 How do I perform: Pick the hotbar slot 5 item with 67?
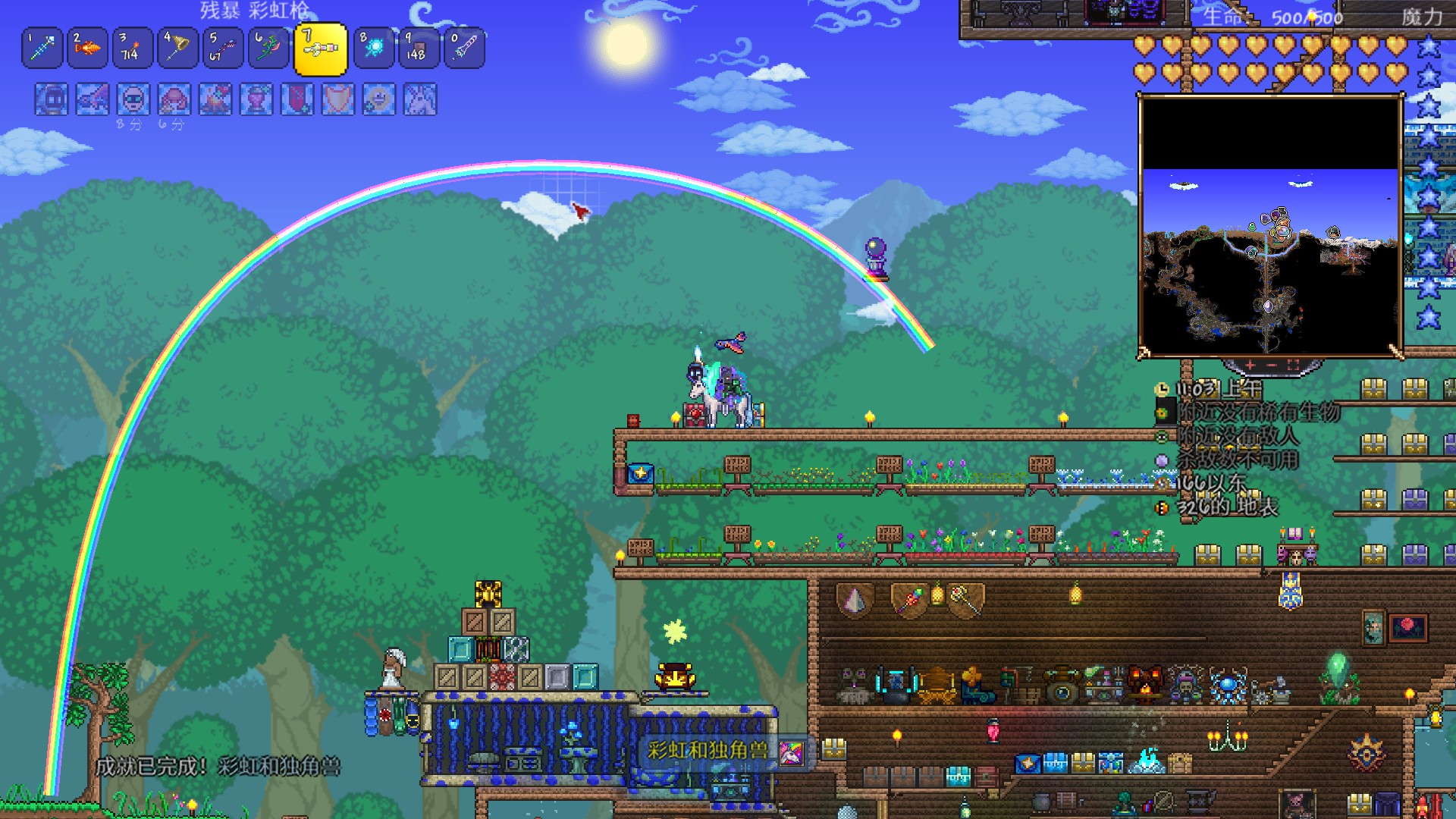[x=223, y=49]
